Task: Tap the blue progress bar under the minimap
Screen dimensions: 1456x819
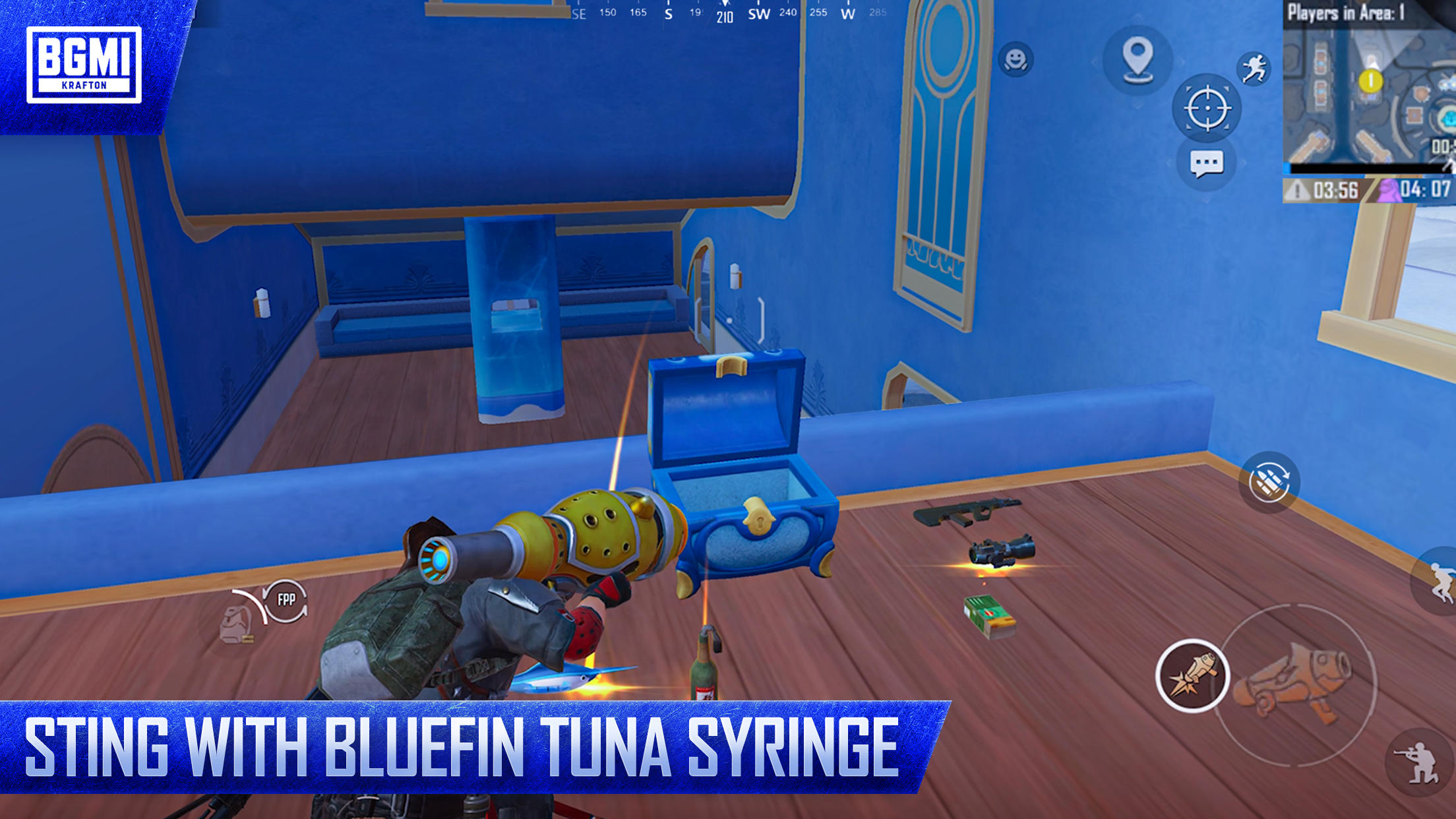Action: coord(1365,169)
